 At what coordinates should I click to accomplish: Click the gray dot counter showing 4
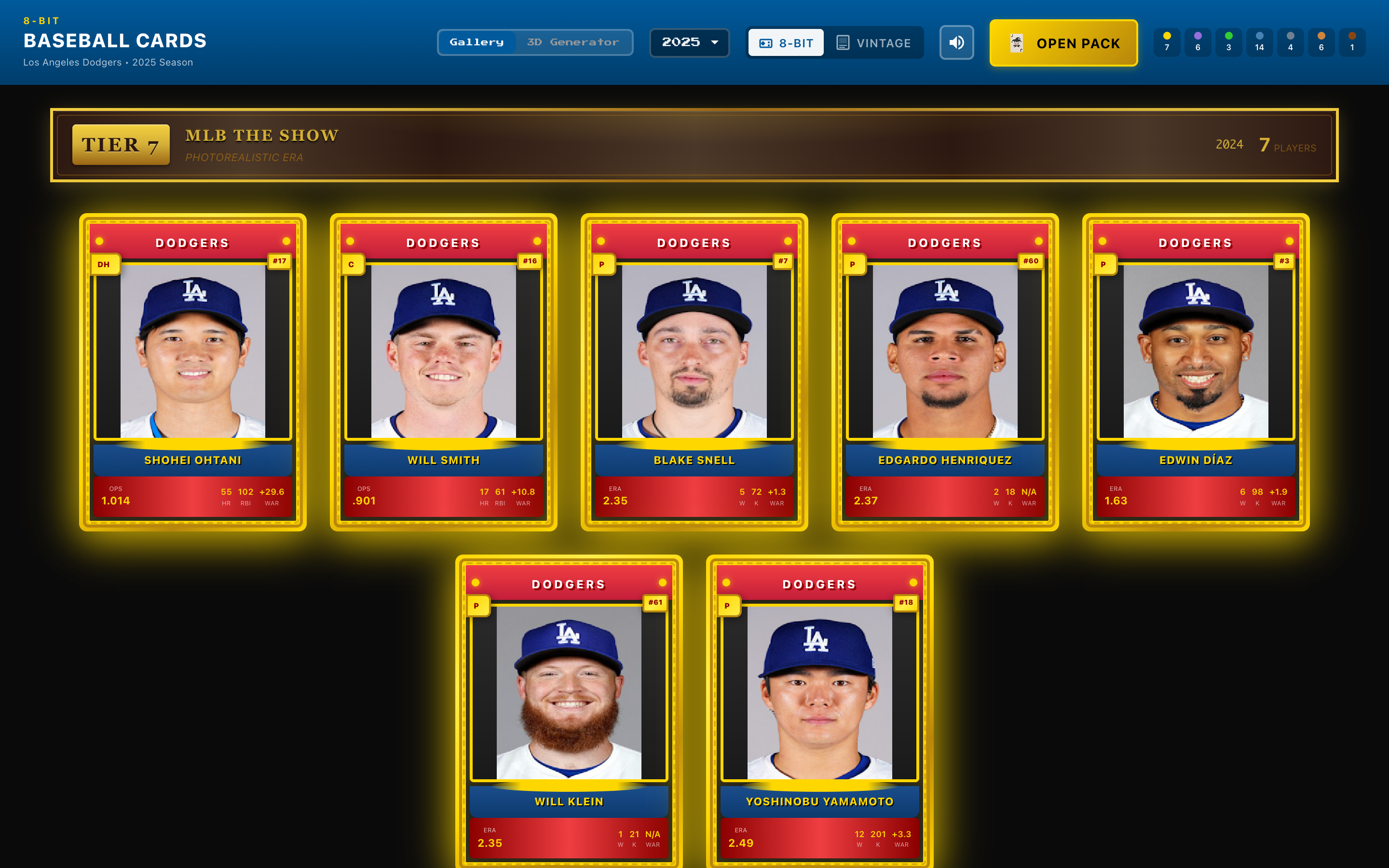coord(1290,42)
